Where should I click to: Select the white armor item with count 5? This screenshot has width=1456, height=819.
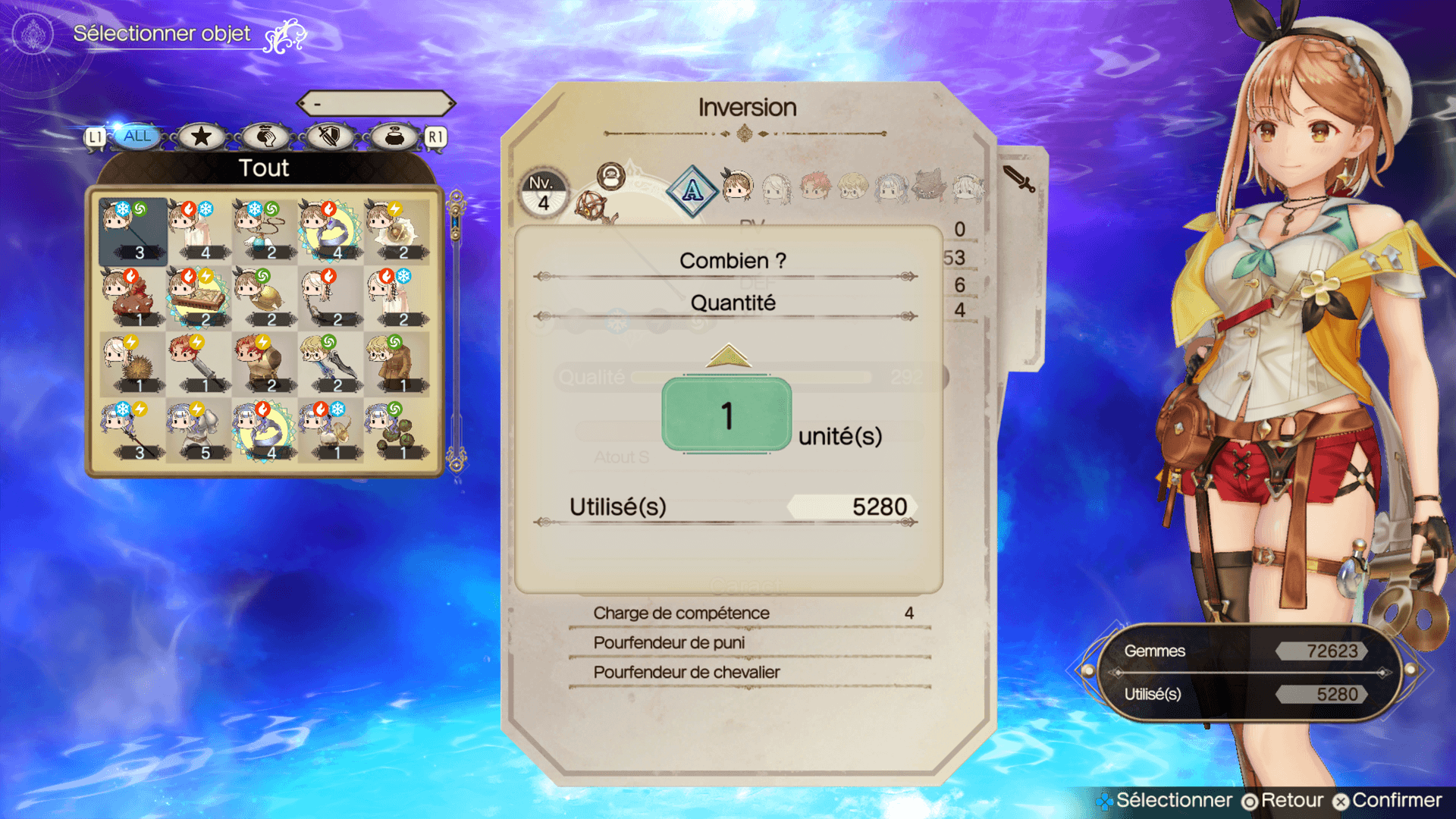coord(199,431)
